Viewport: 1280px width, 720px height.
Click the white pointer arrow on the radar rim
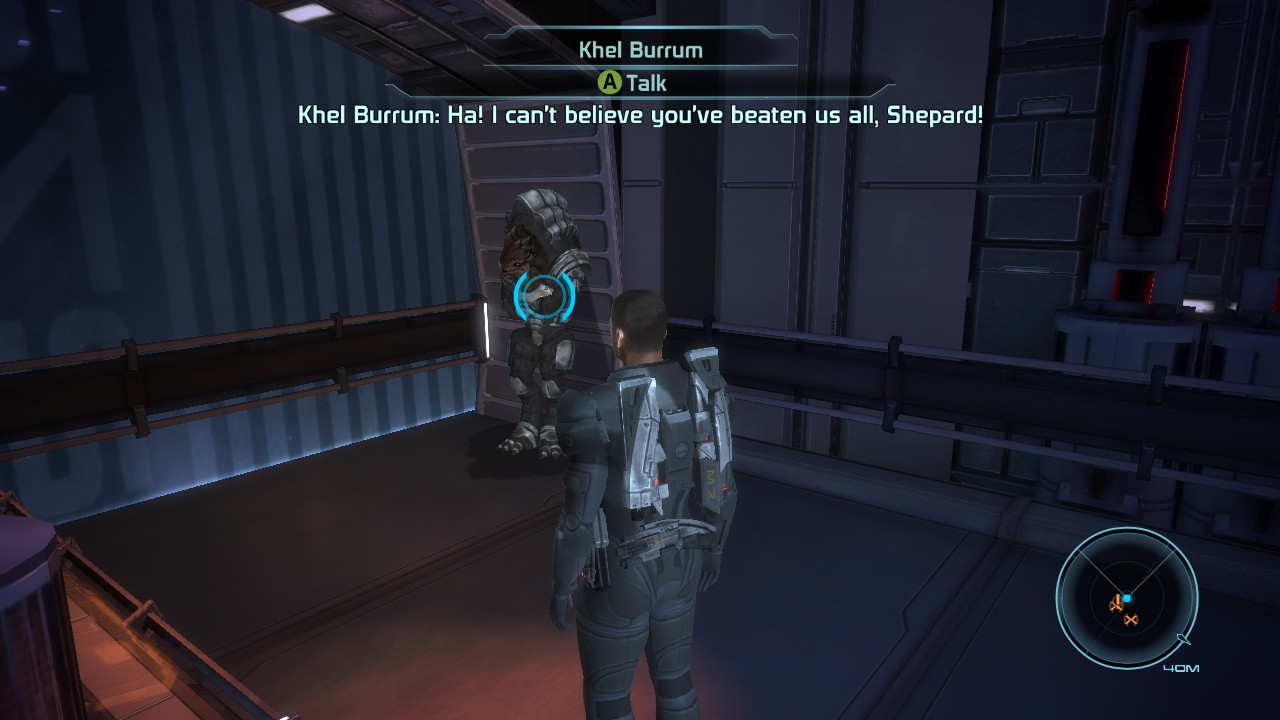coord(1183,638)
